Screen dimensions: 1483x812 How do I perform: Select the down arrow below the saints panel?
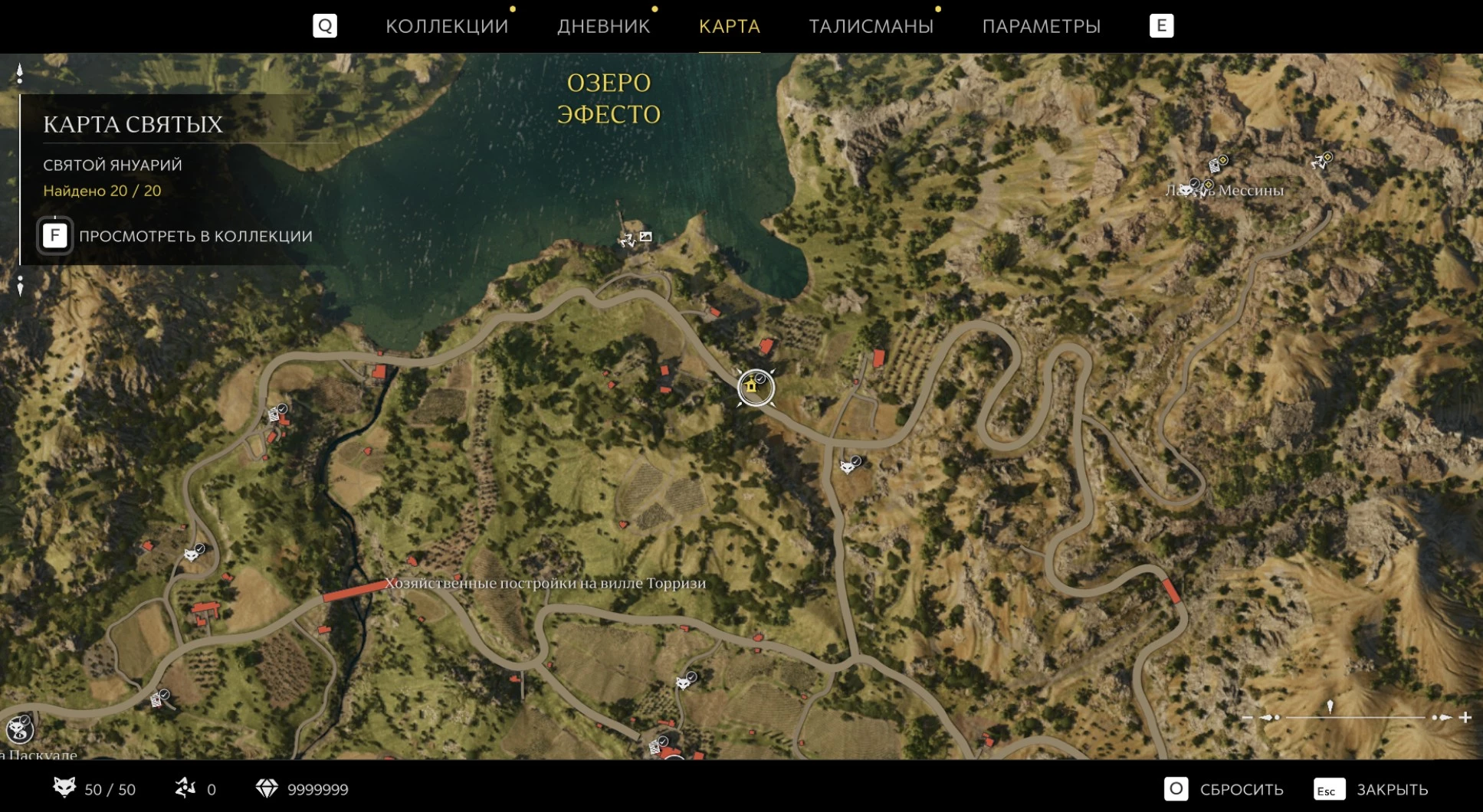tap(20, 285)
